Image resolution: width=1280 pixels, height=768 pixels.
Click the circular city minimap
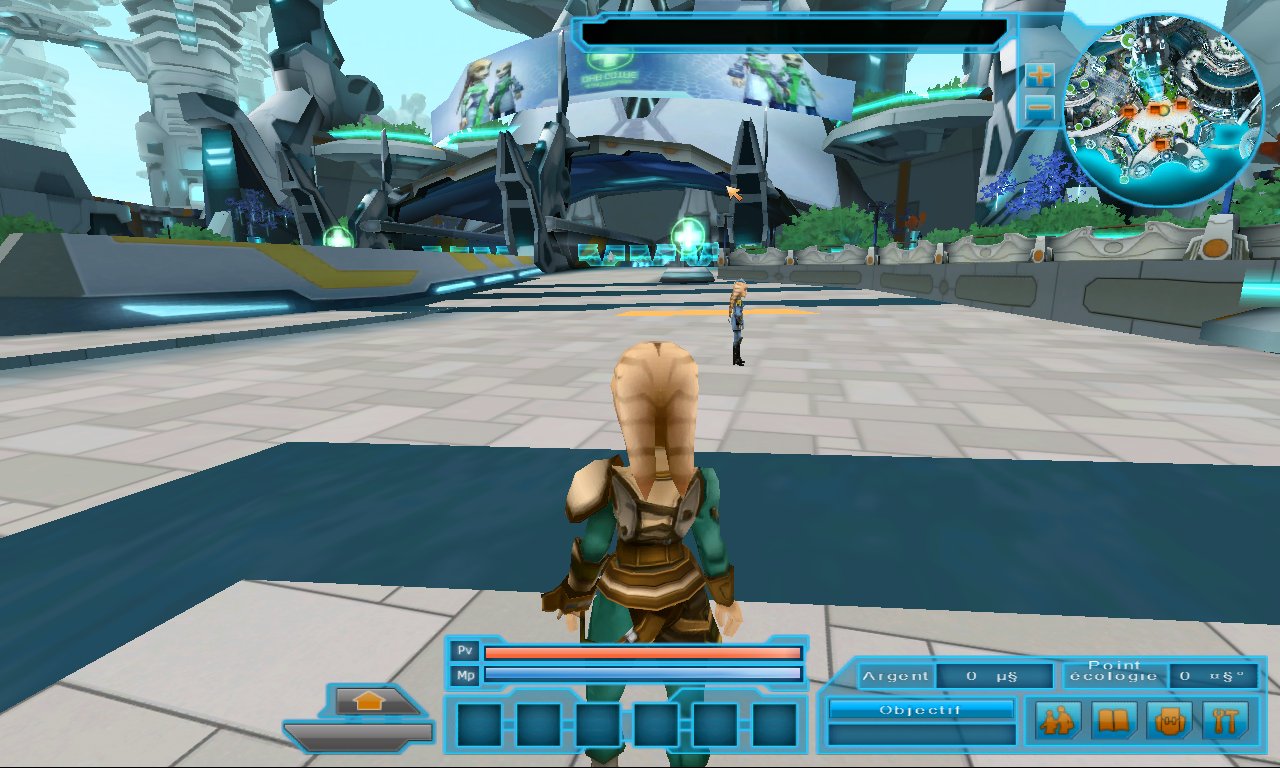point(1163,110)
